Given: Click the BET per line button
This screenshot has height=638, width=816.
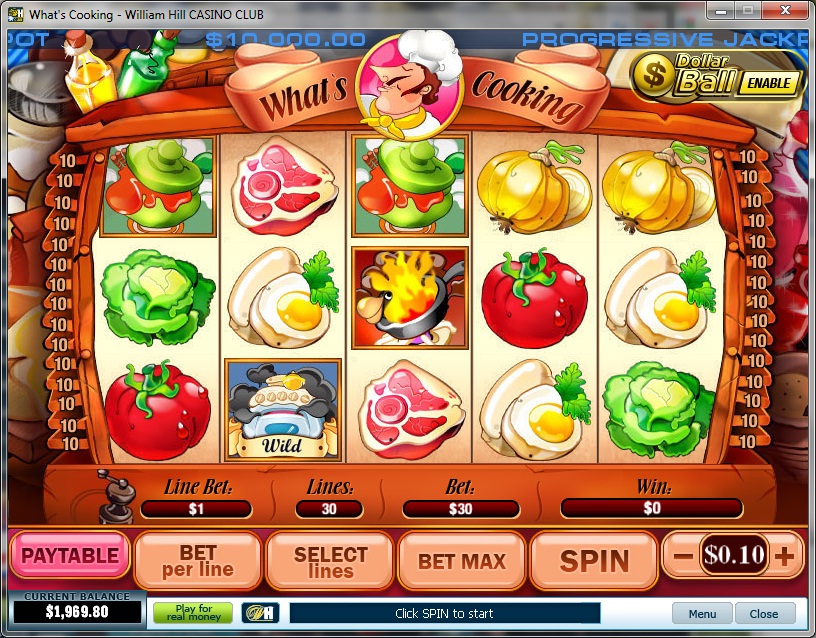Looking at the screenshot, I should (x=198, y=560).
